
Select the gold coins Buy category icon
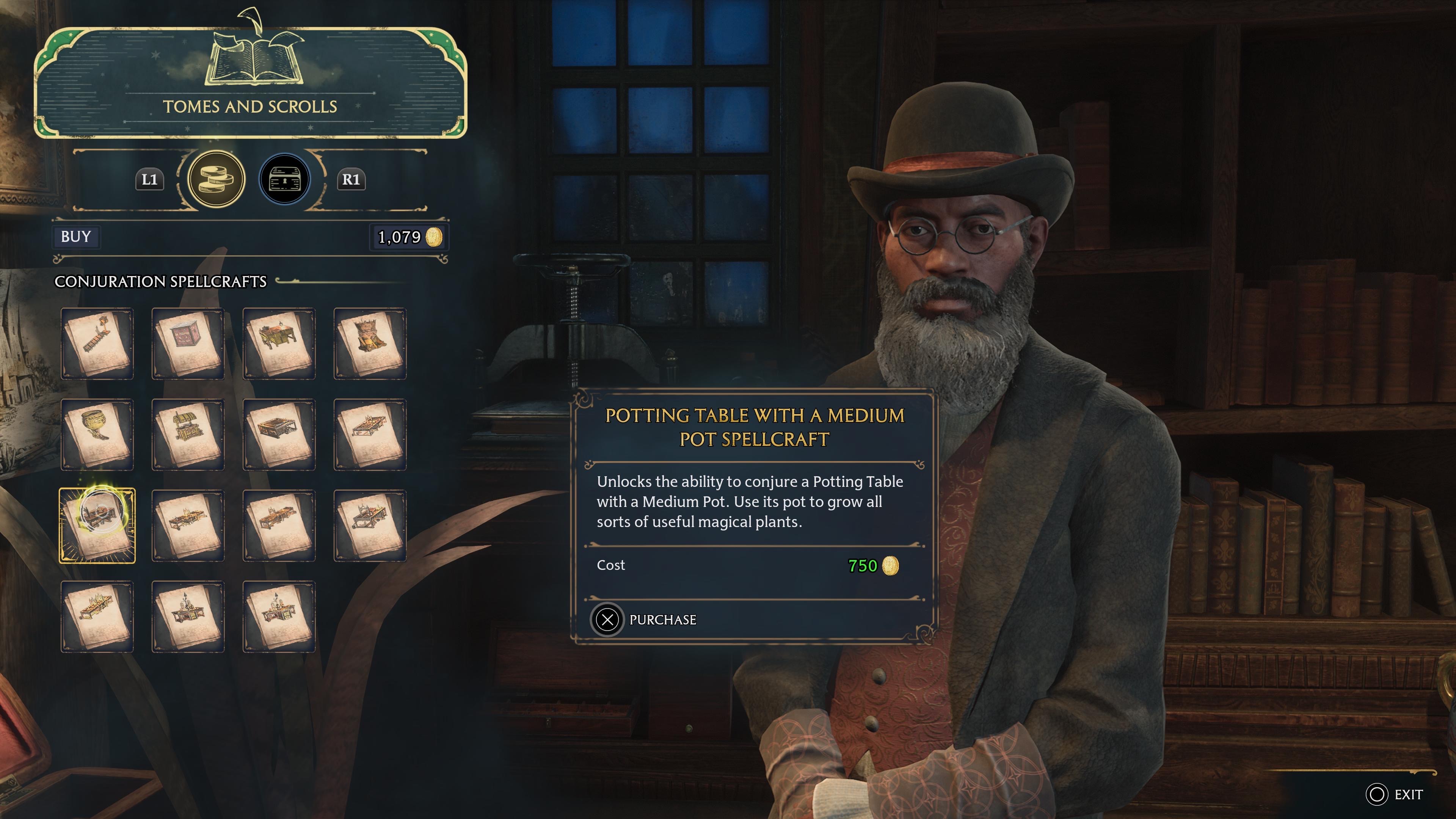[216, 179]
